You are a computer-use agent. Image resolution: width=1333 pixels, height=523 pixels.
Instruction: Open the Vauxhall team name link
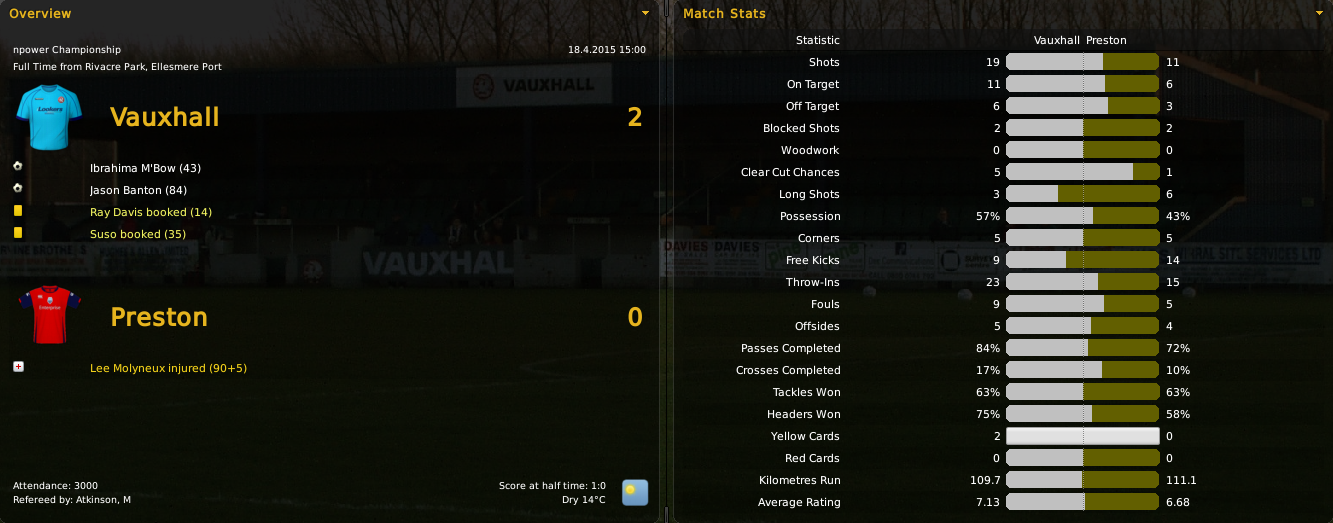(165, 117)
